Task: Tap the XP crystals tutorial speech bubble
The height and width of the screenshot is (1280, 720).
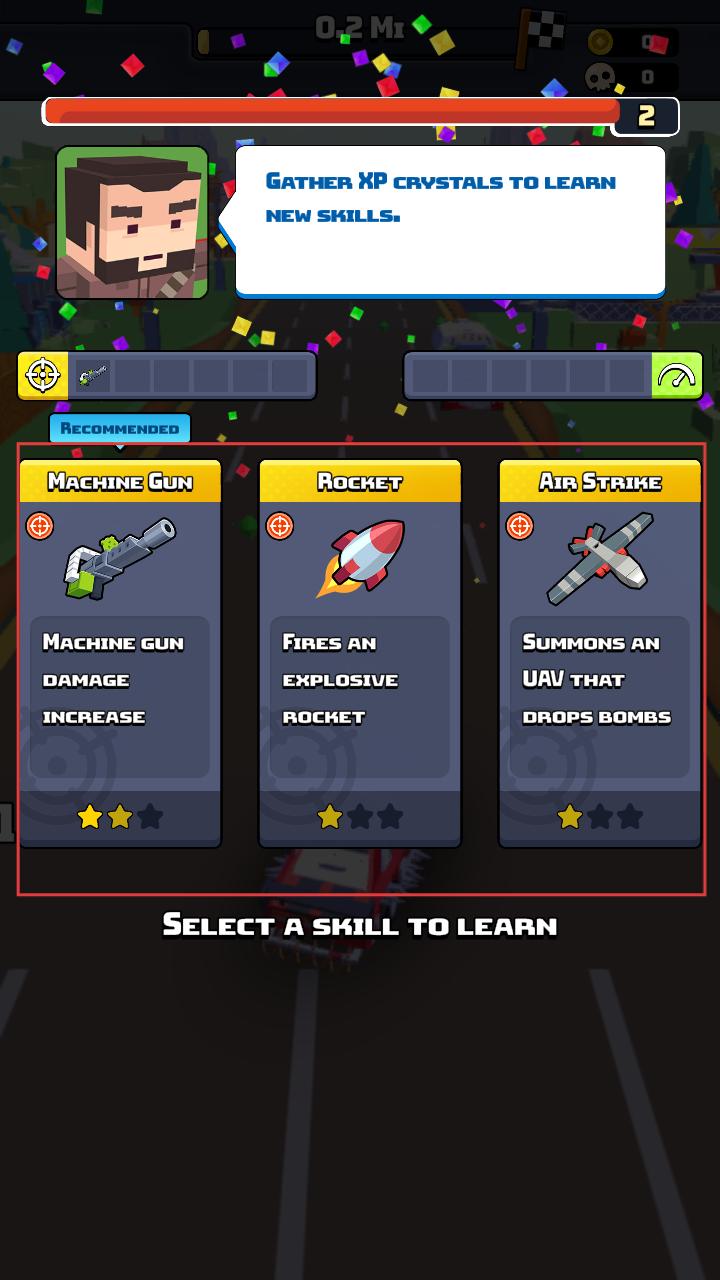Action: [x=450, y=220]
